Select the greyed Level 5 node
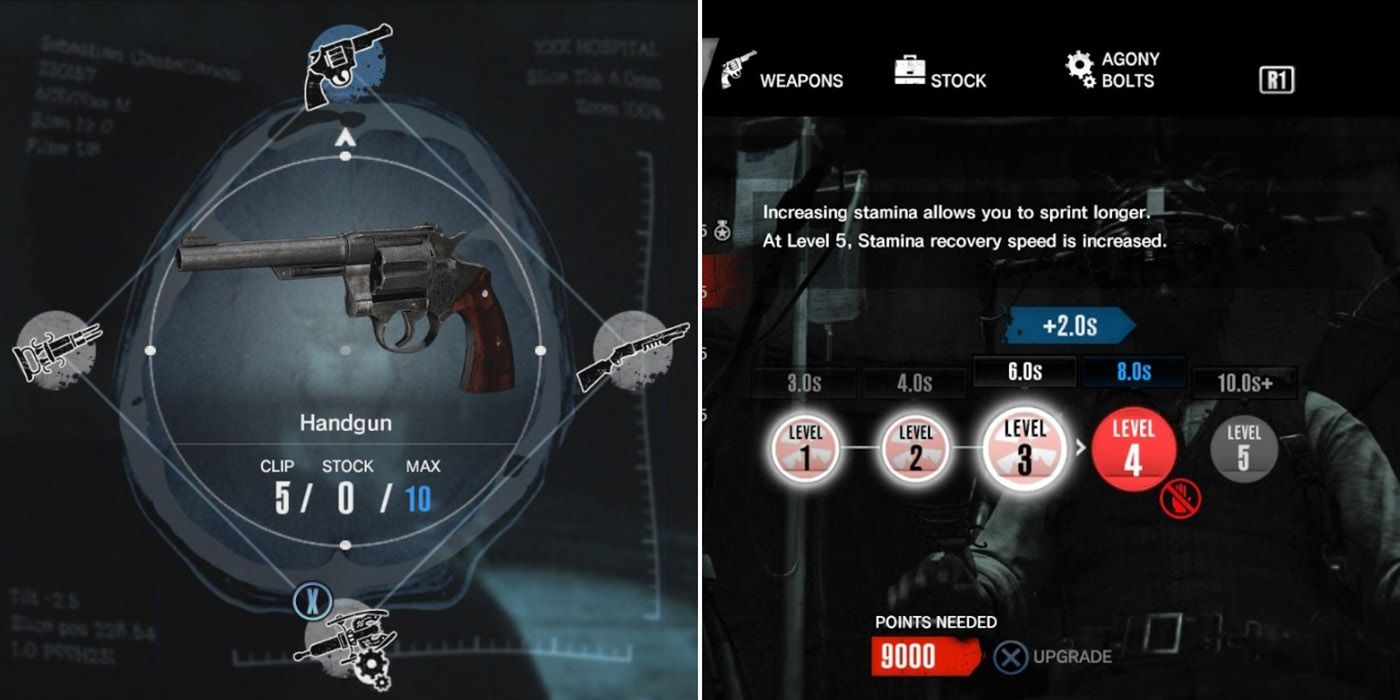 point(1243,449)
